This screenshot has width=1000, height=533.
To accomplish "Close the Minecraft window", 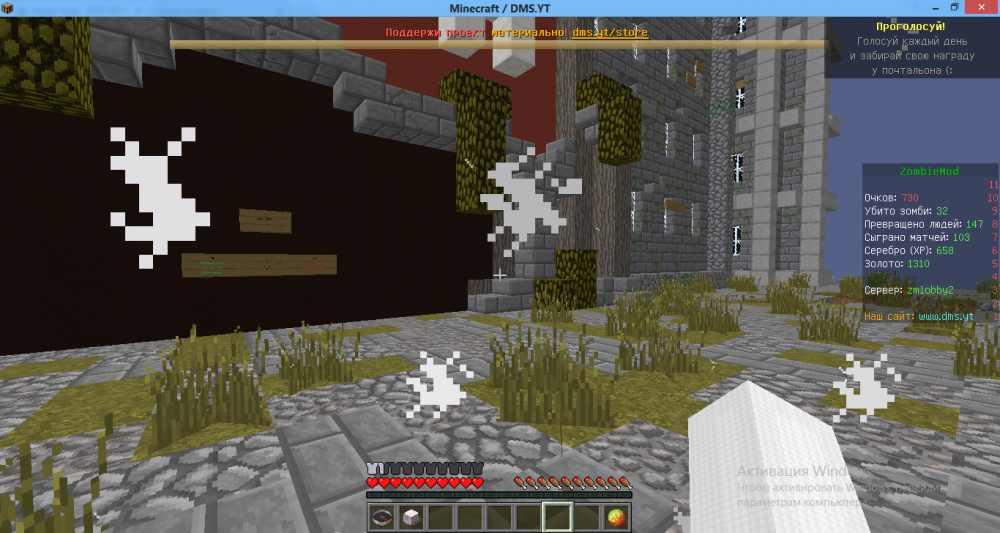I will click(x=981, y=7).
